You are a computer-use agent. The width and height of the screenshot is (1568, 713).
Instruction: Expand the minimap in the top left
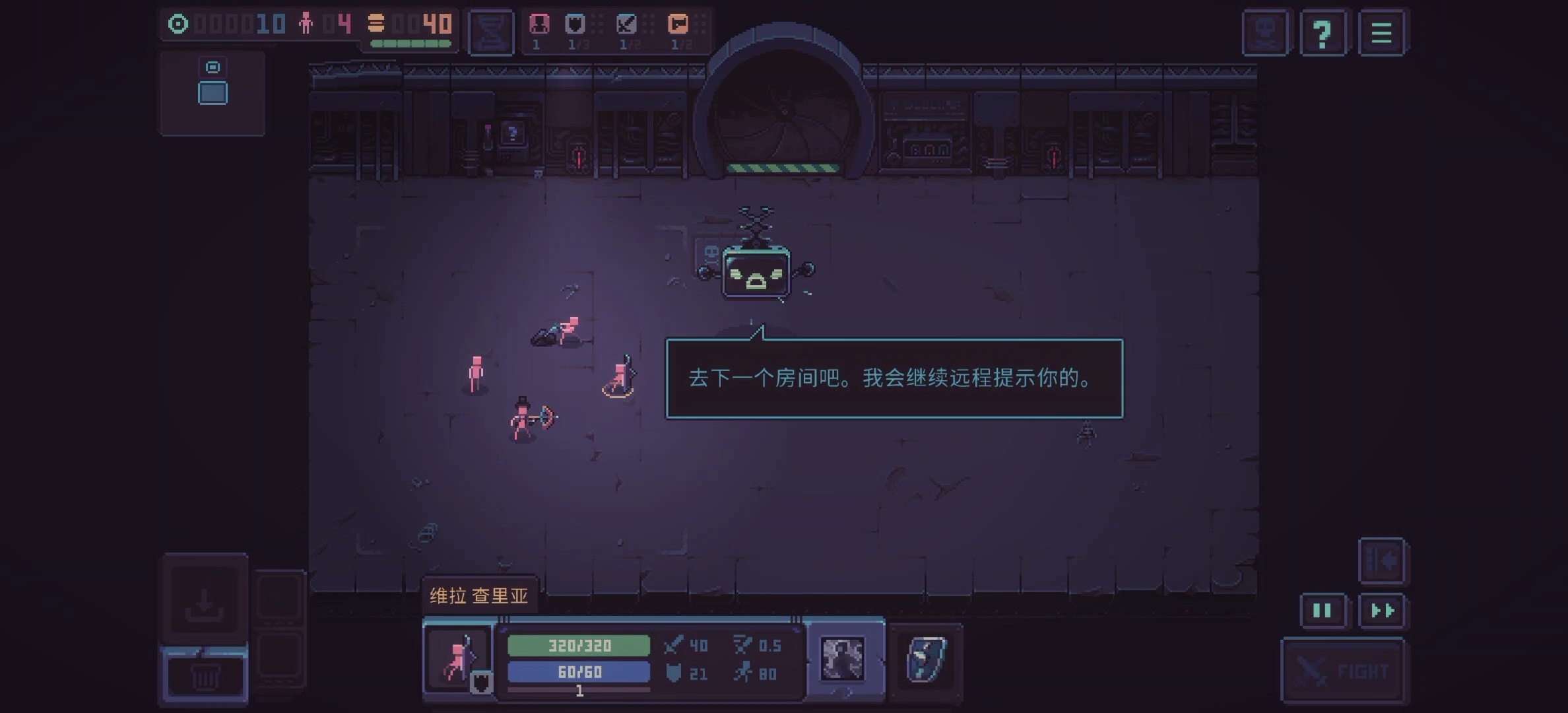click(212, 92)
